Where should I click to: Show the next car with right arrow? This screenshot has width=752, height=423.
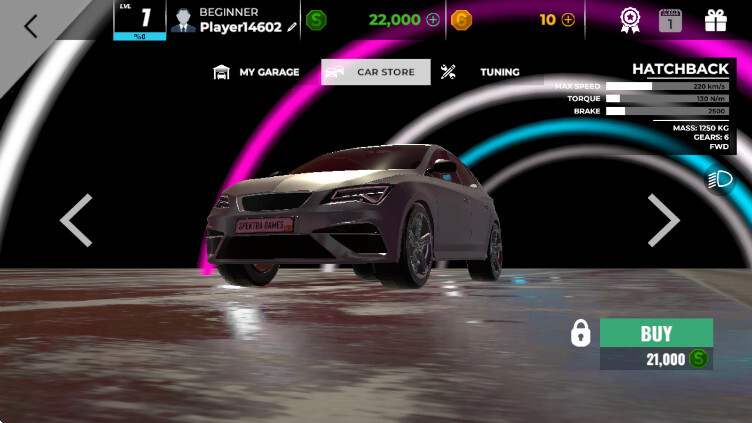tap(663, 220)
